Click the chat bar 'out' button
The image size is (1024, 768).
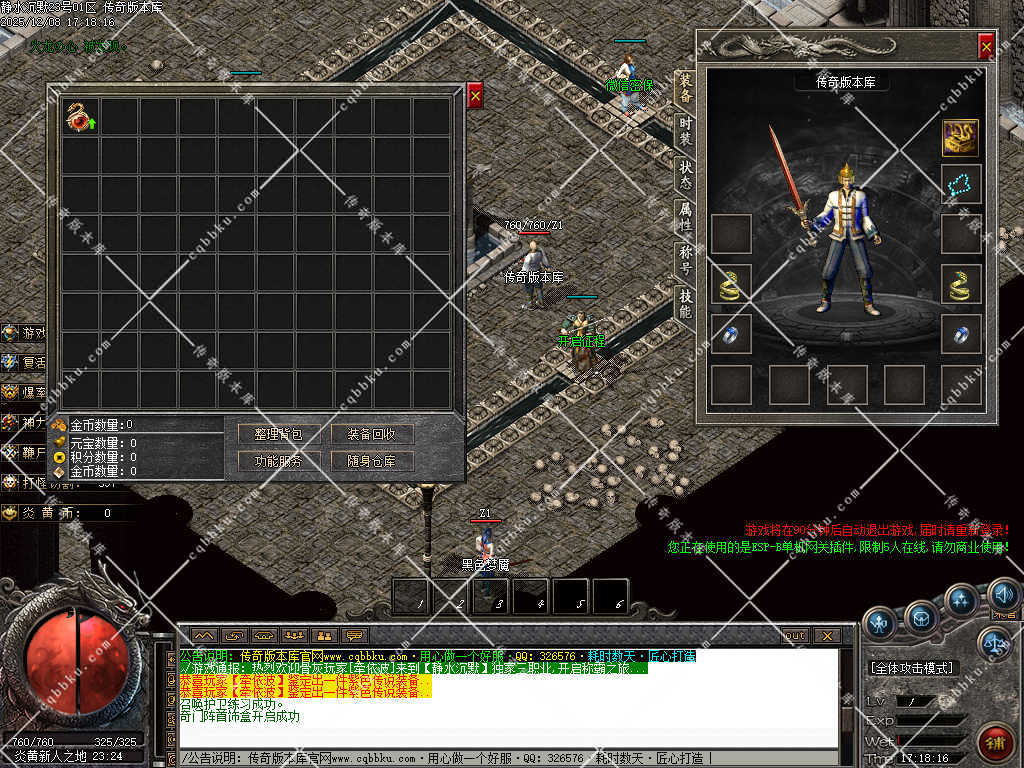click(795, 635)
